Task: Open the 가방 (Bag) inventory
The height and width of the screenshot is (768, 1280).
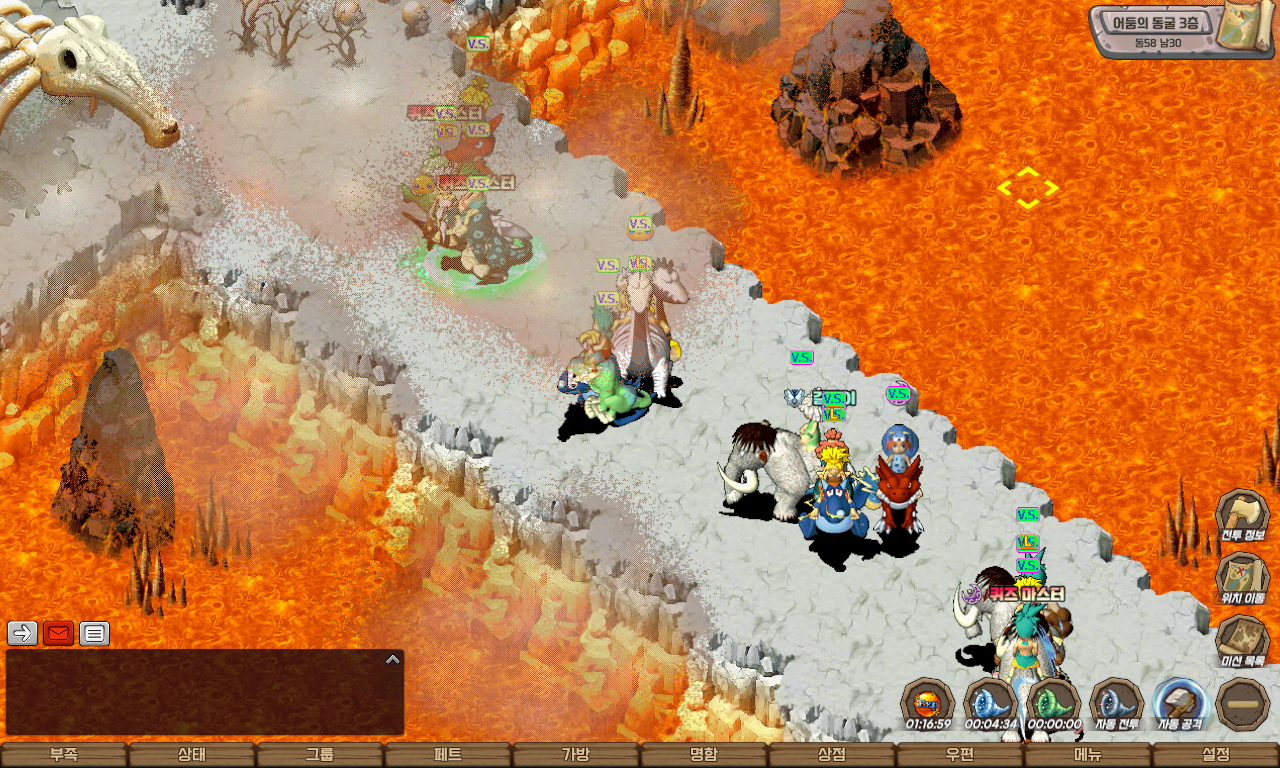Action: 576,755
